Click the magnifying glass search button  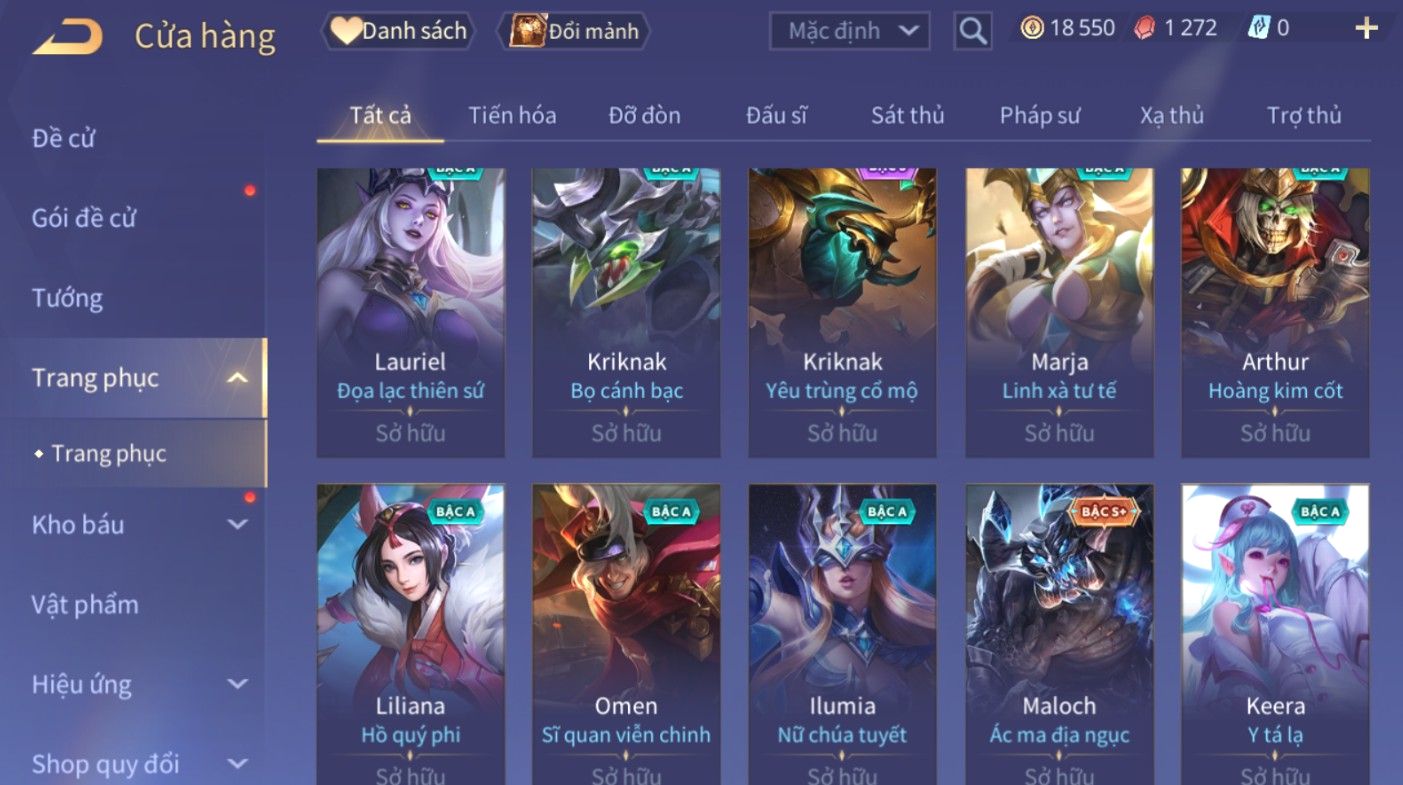[x=972, y=31]
